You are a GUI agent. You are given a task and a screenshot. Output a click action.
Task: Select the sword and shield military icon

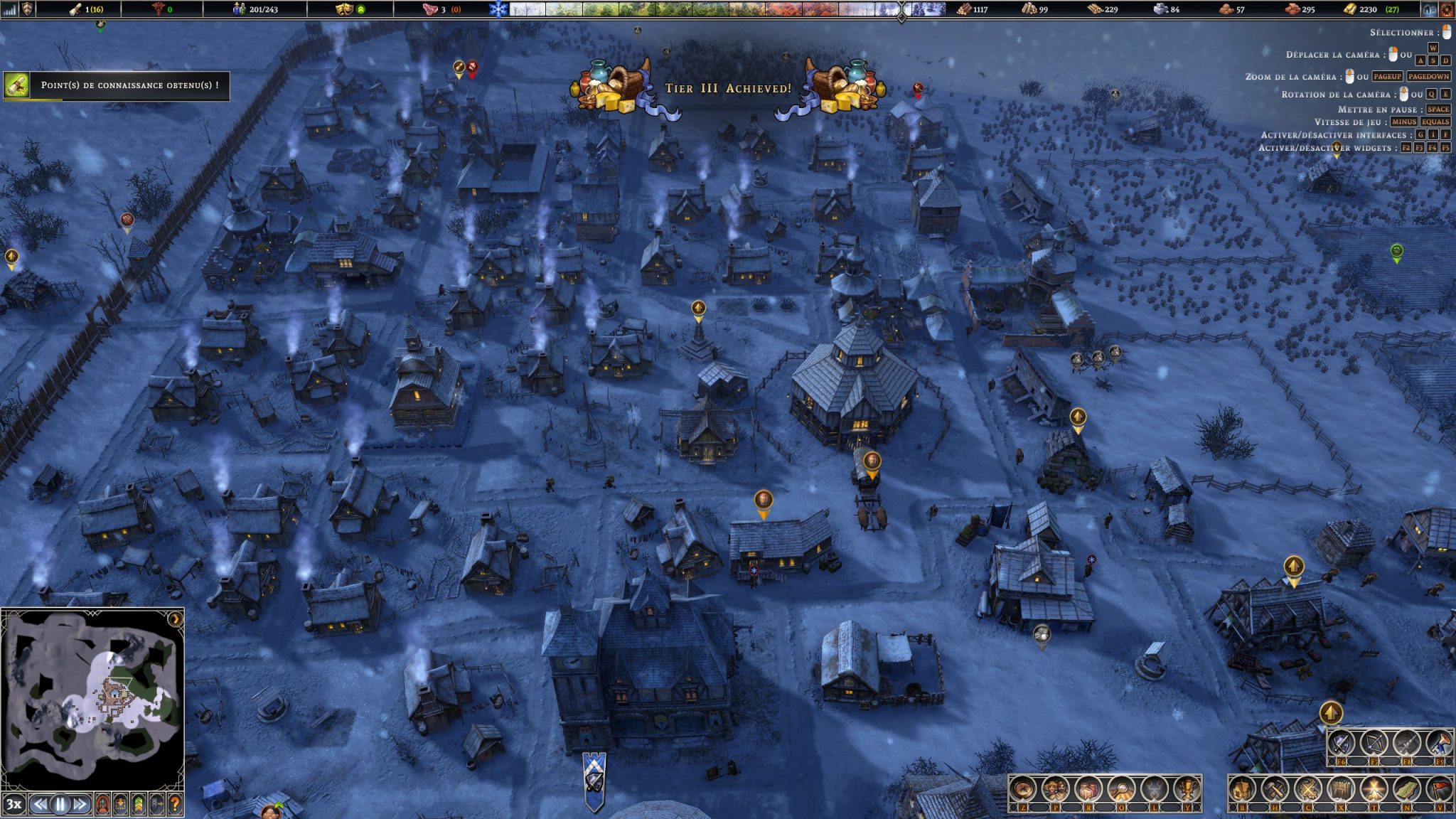click(1342, 744)
